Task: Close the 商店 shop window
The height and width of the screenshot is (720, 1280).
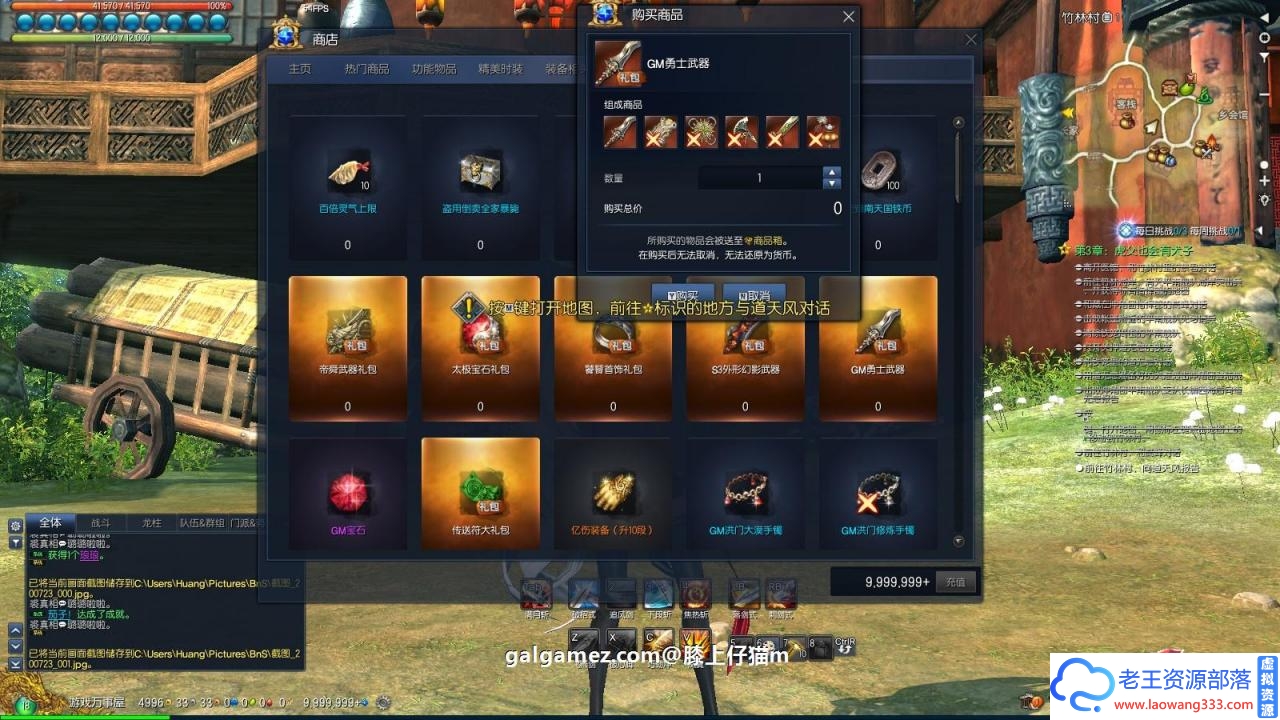Action: point(971,40)
